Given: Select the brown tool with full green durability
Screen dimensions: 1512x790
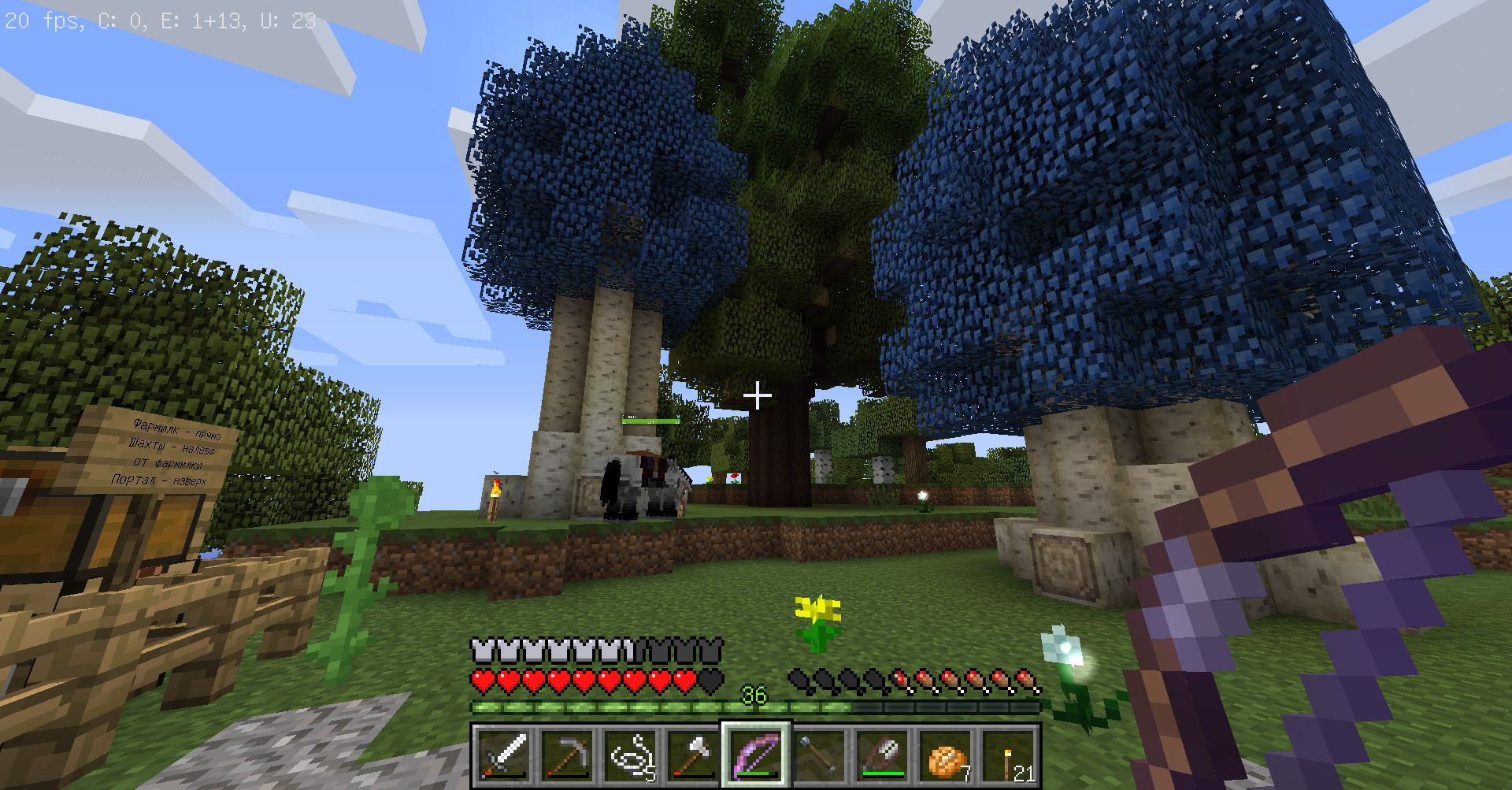Looking at the screenshot, I should [882, 756].
